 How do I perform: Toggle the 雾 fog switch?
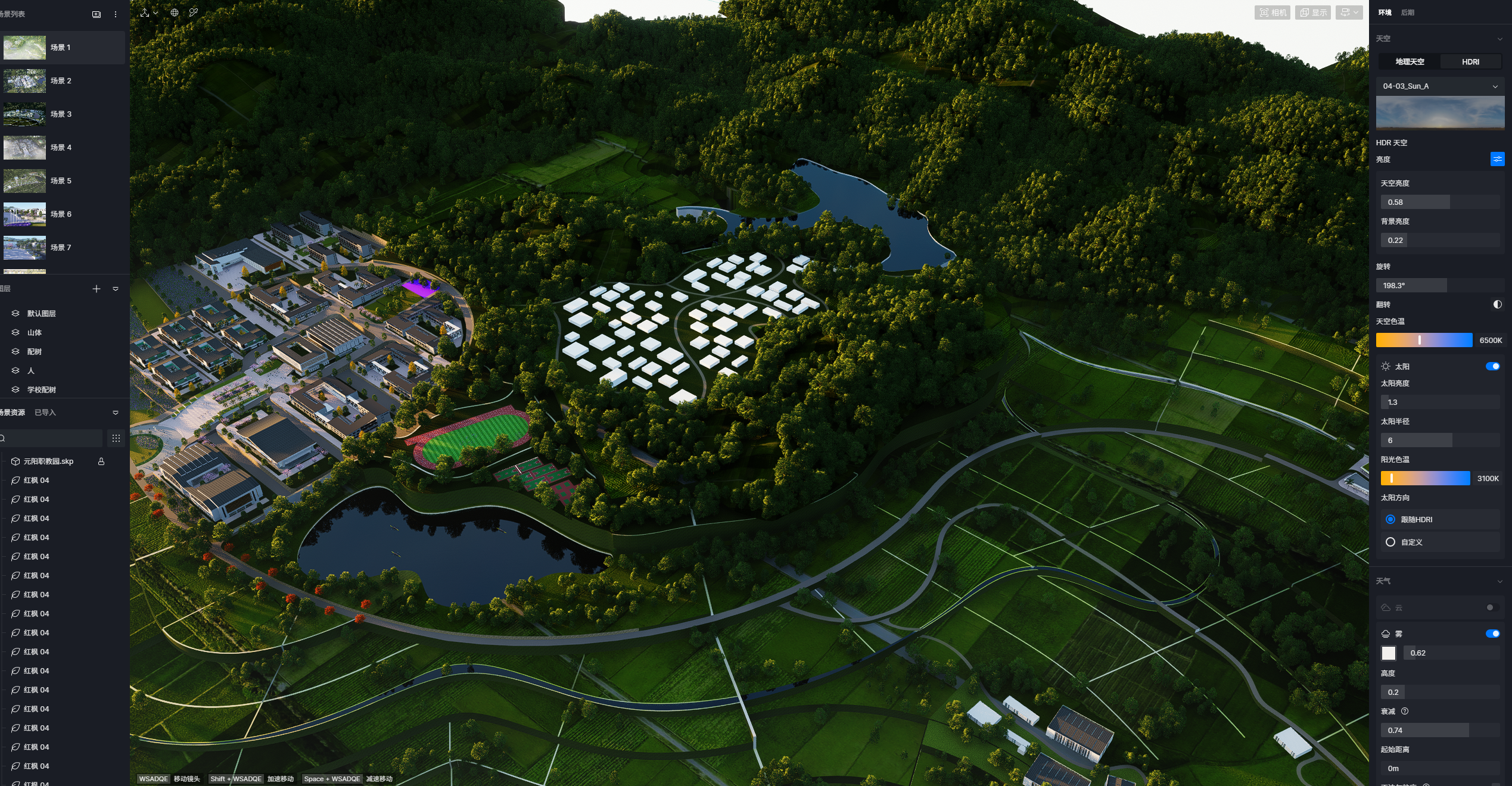1492,634
